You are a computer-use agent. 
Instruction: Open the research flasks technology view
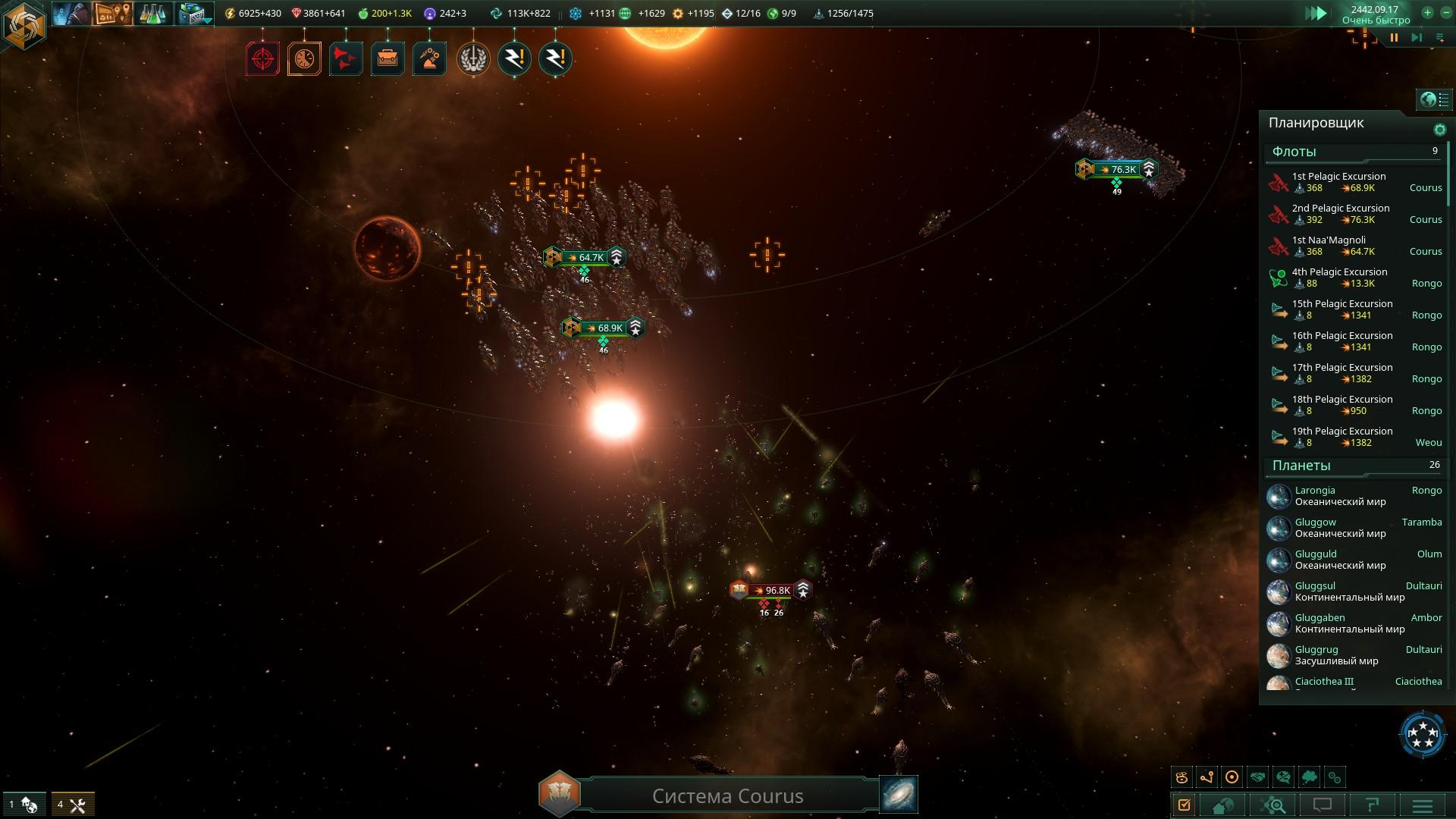[x=152, y=14]
